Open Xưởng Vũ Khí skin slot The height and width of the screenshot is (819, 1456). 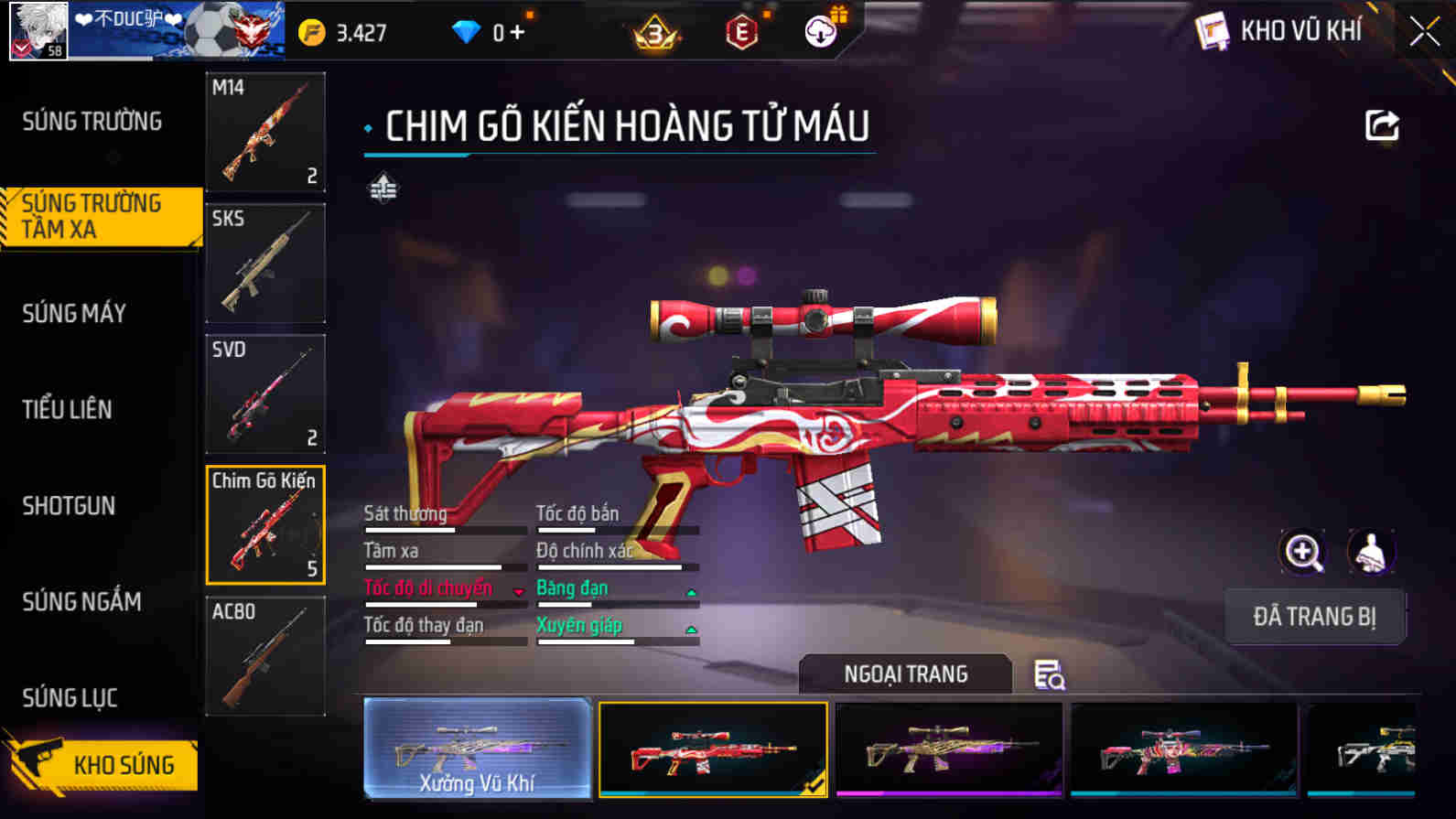[477, 749]
